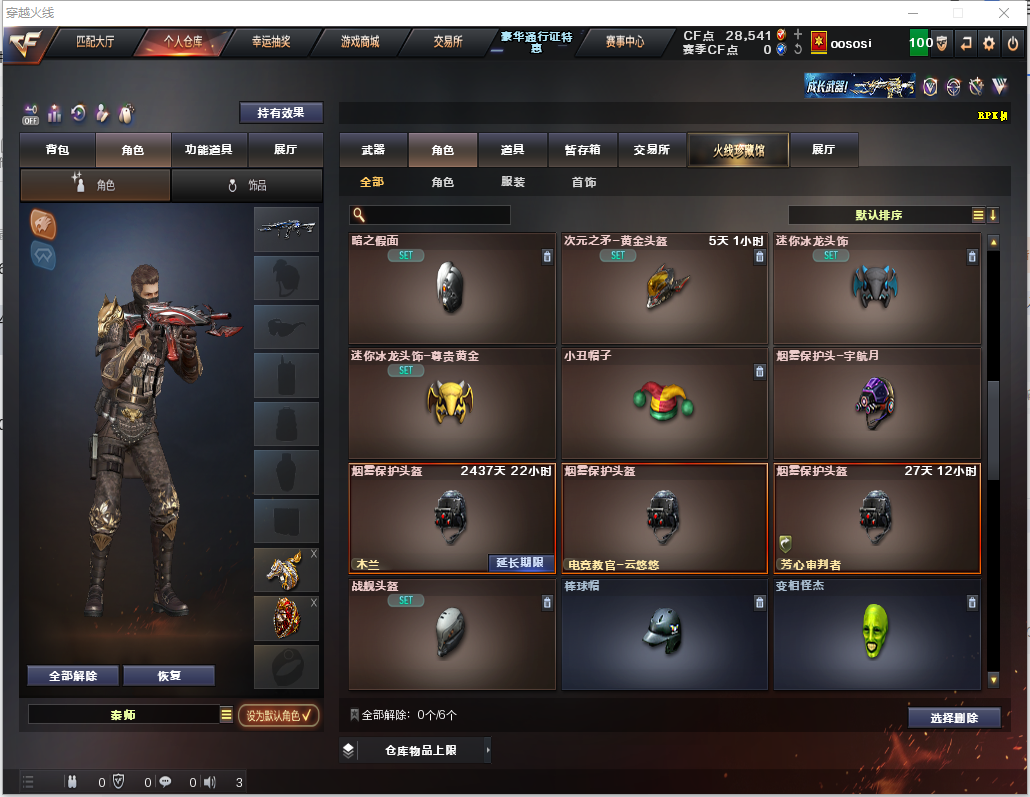
Task: Switch to the 功能道具 tab
Action: [209, 150]
